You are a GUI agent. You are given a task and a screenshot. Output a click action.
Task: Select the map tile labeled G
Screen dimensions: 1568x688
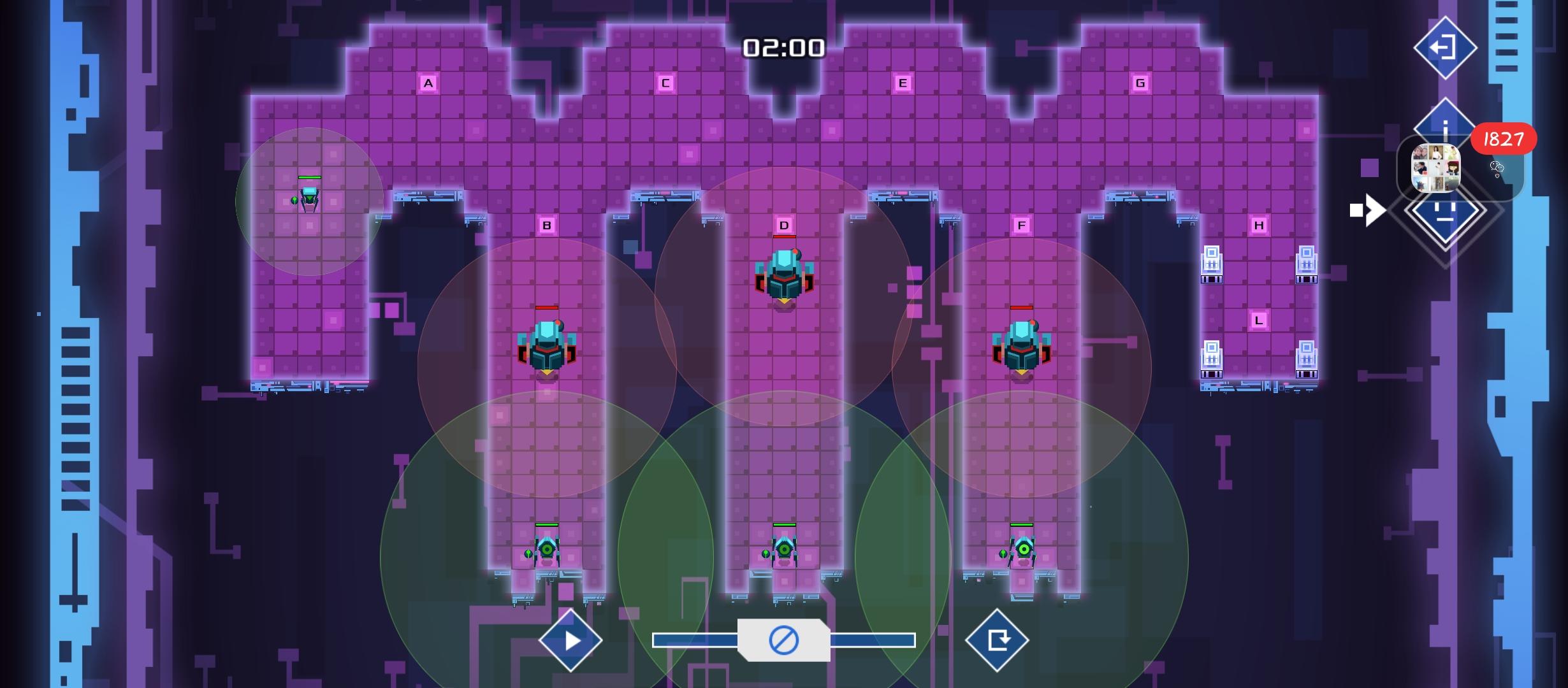[1140, 82]
